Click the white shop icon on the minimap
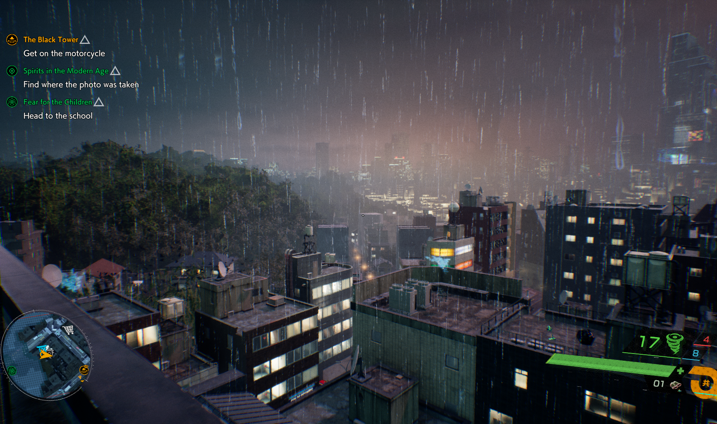The height and width of the screenshot is (424, 717). (x=69, y=329)
